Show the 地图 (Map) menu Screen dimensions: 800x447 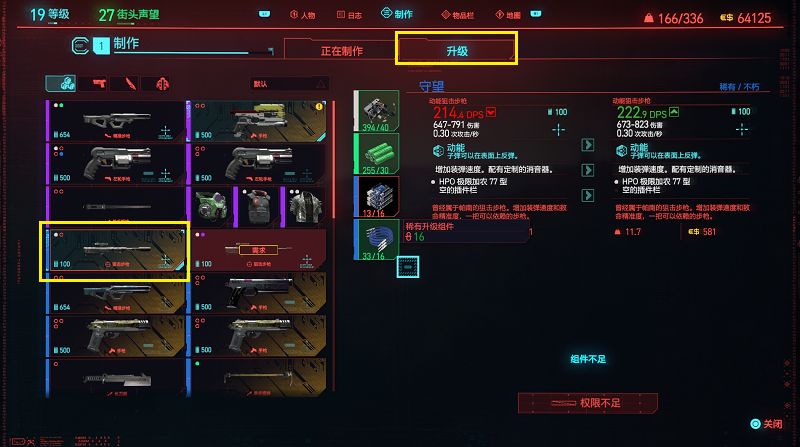click(510, 15)
